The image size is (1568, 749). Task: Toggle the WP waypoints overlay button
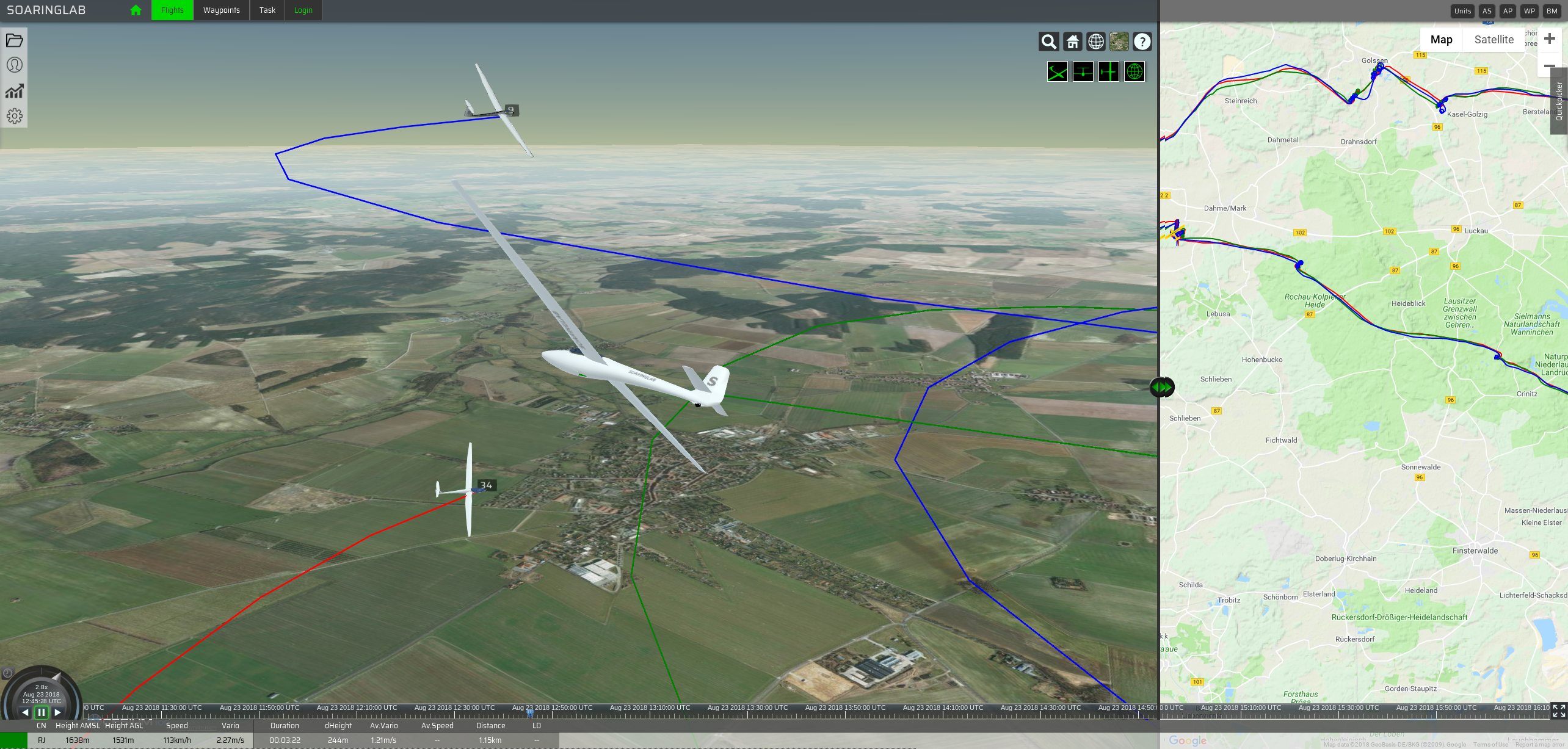point(1529,11)
